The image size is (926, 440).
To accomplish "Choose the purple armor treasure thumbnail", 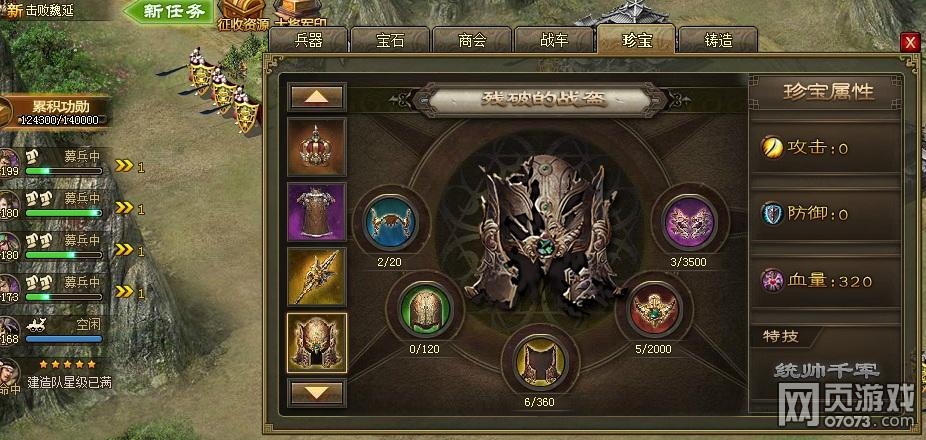I will [317, 211].
